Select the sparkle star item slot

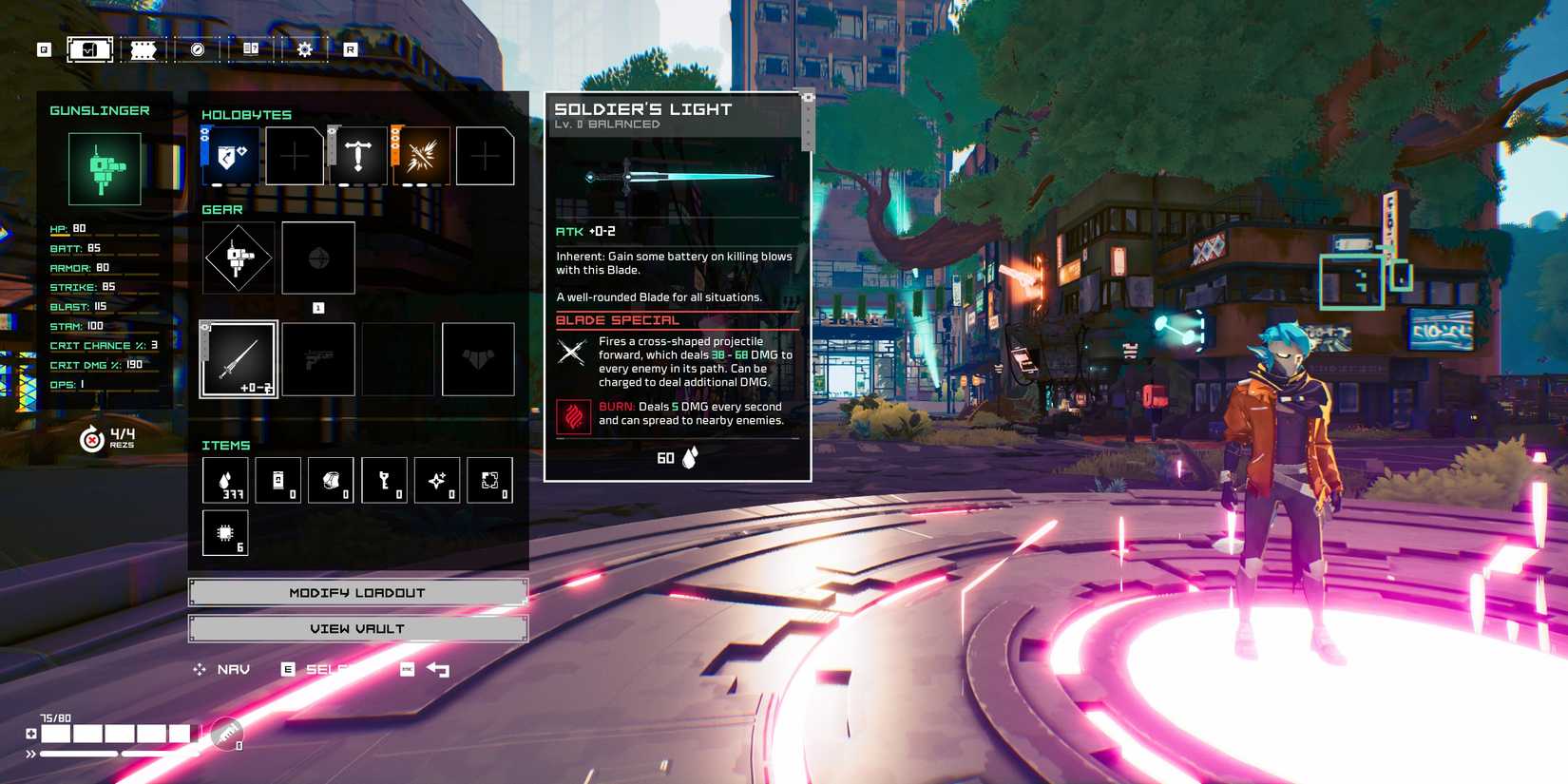click(x=437, y=480)
